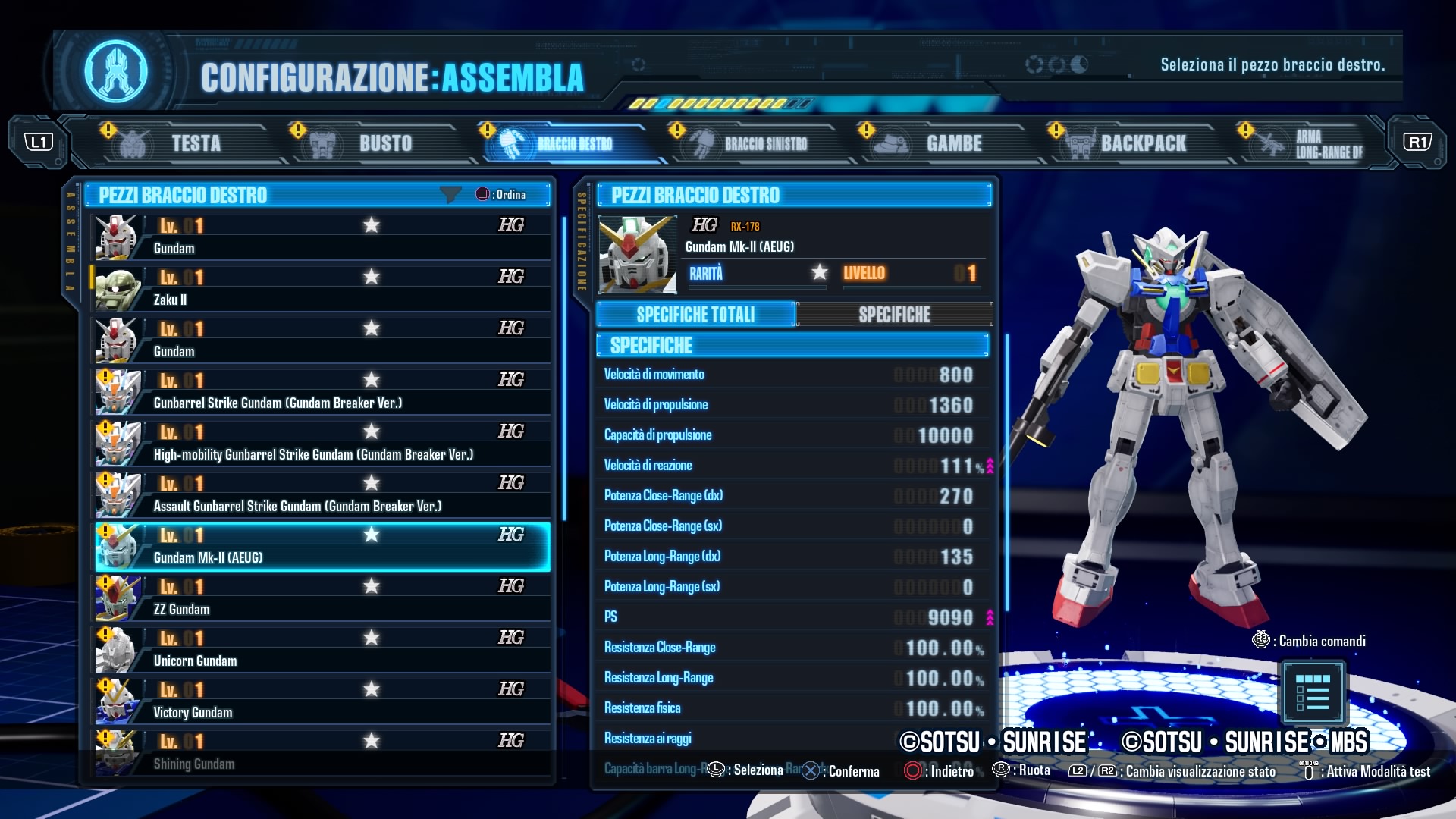Open Ruota rotation control prompt

(x=1024, y=770)
